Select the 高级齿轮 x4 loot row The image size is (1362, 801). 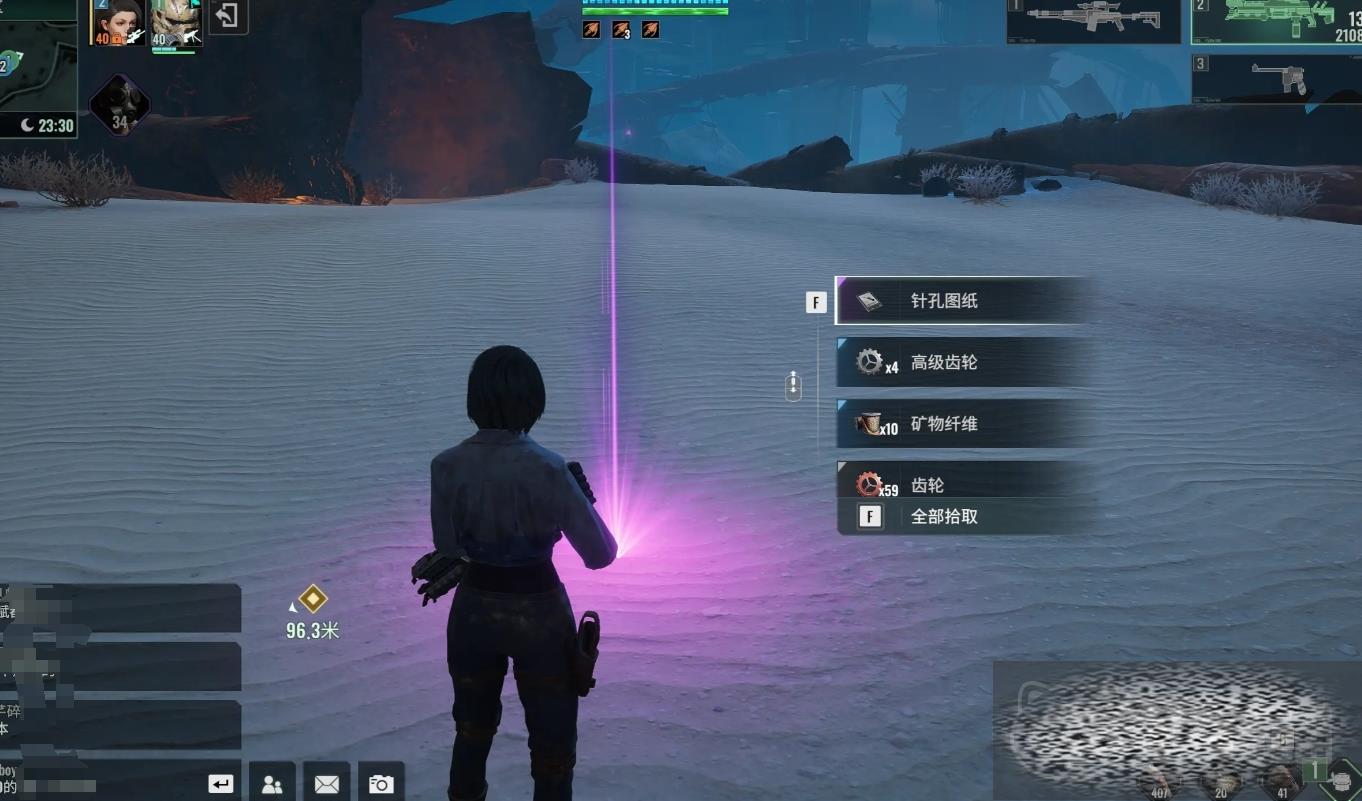point(962,362)
